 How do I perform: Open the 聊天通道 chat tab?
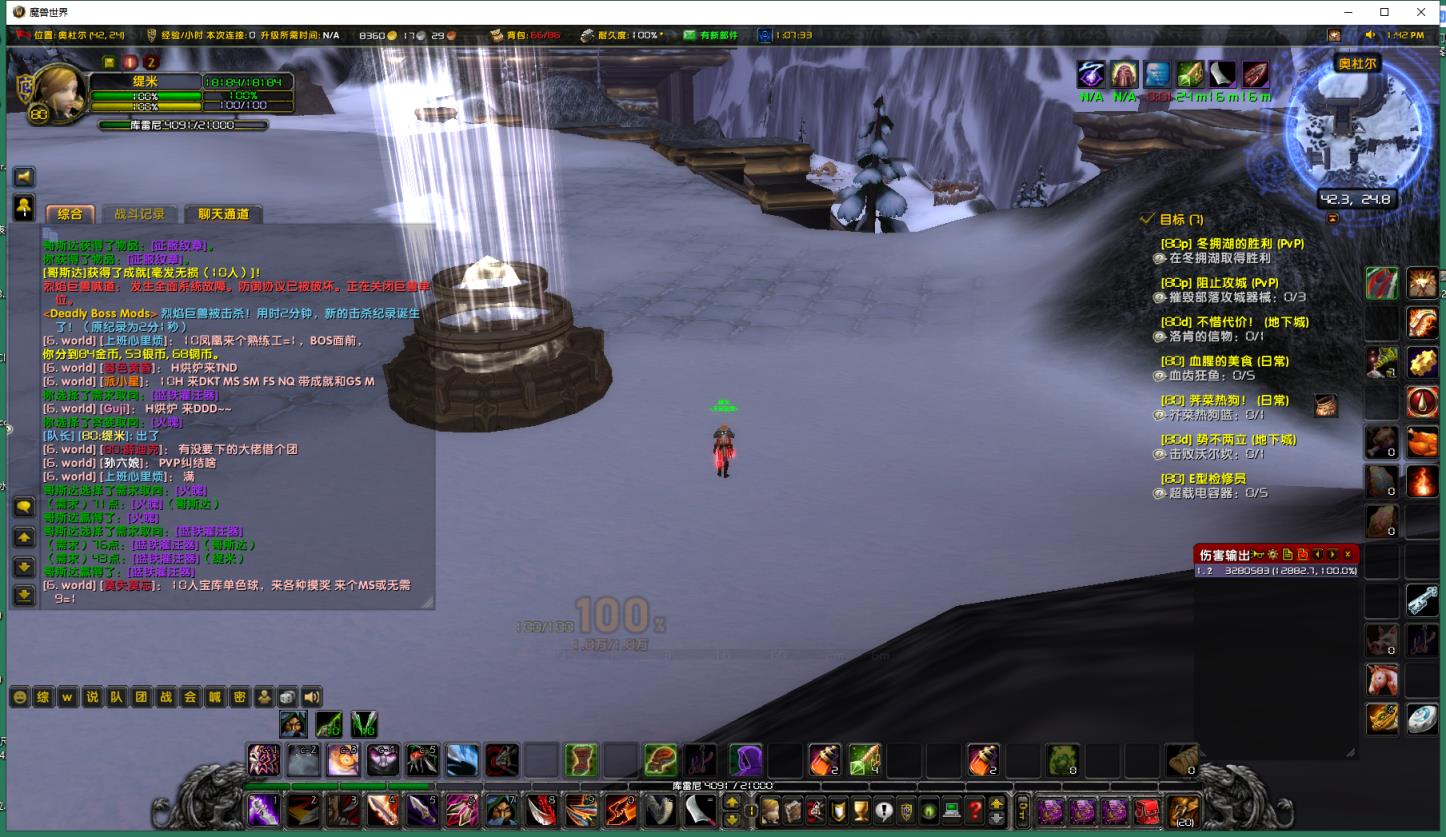[222, 214]
